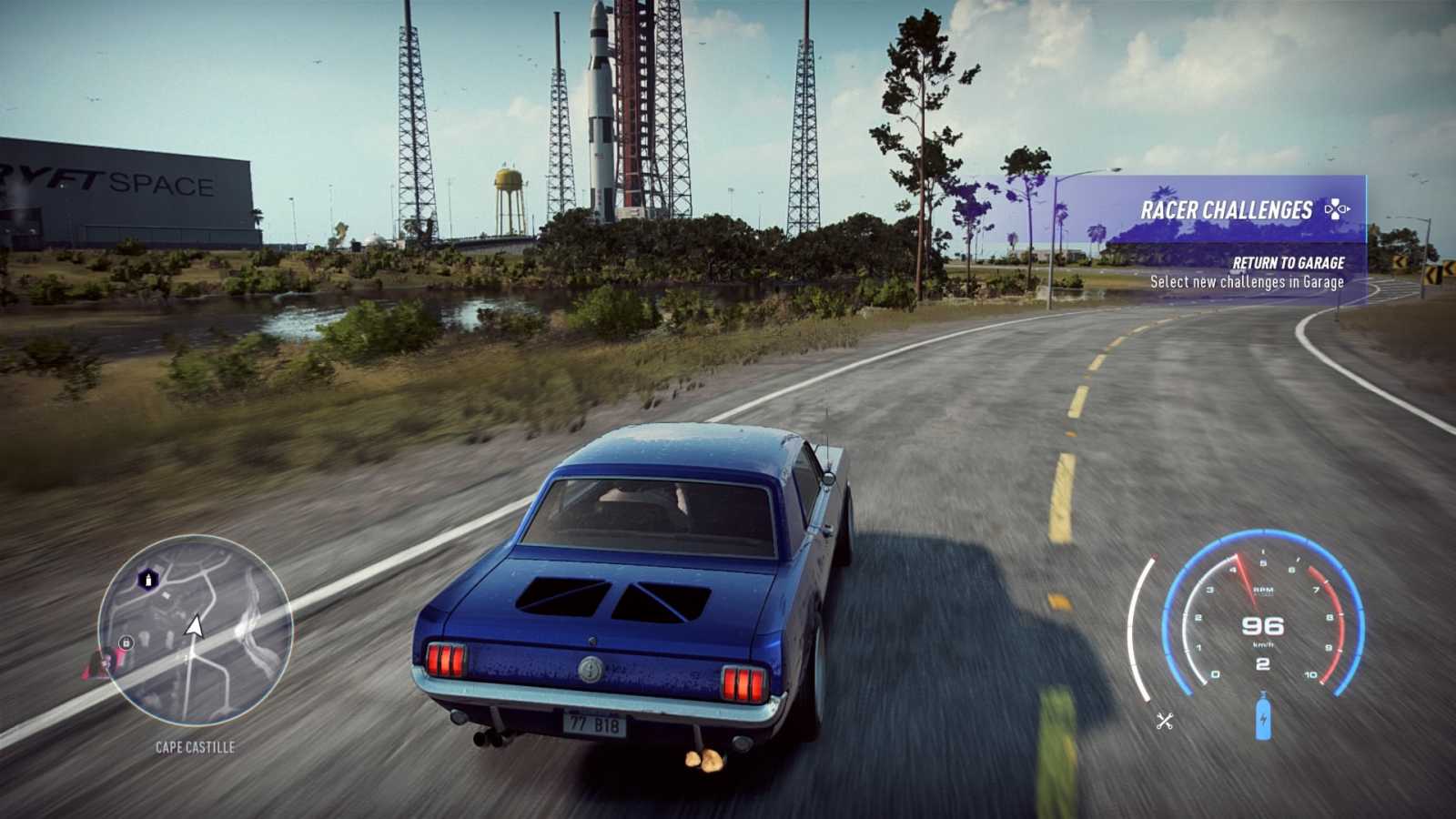Select the crossed wrenches repair icon

(1165, 719)
